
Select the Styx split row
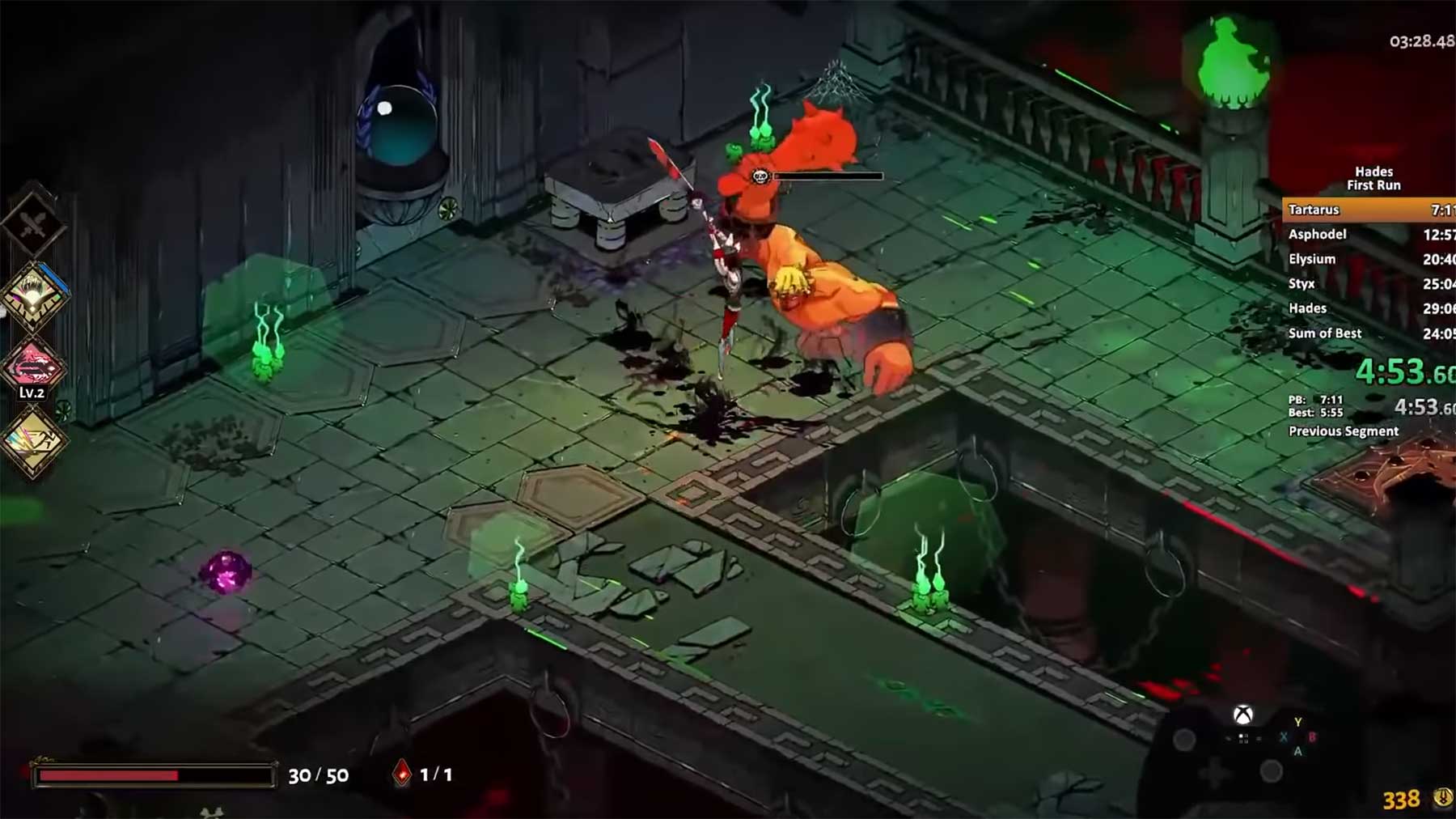pyautogui.click(x=1369, y=284)
